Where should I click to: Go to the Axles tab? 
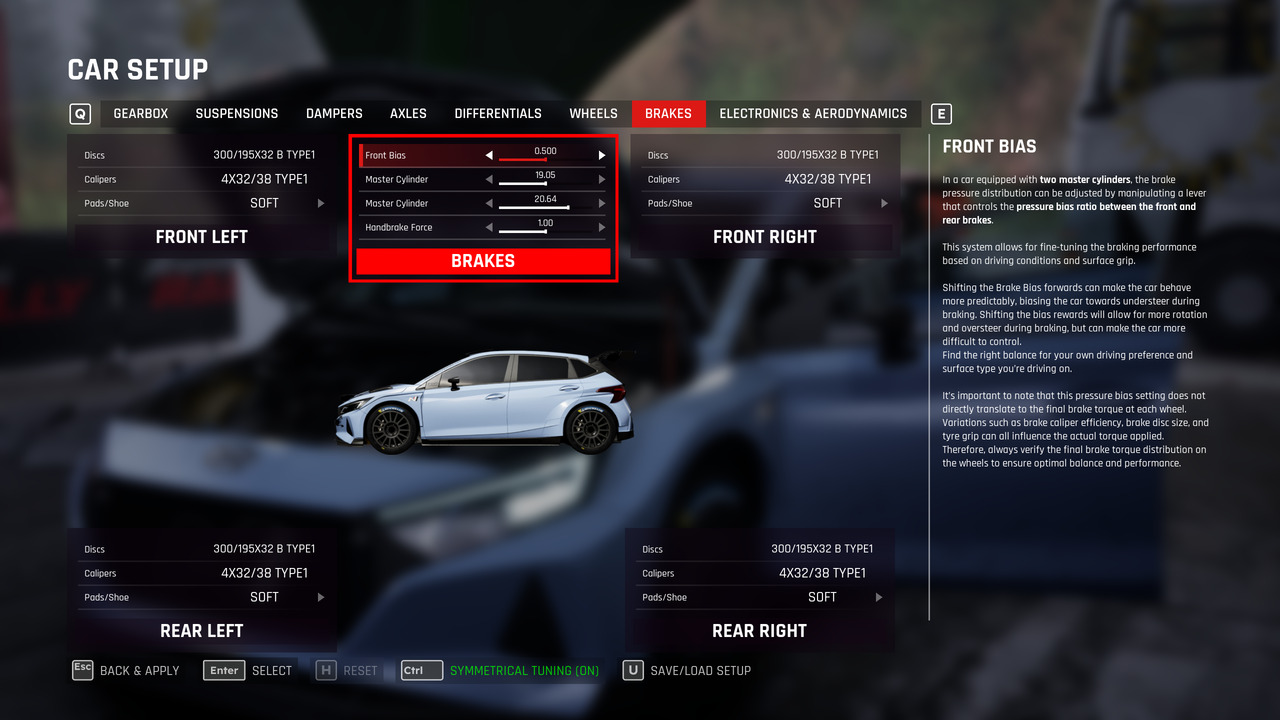[408, 113]
